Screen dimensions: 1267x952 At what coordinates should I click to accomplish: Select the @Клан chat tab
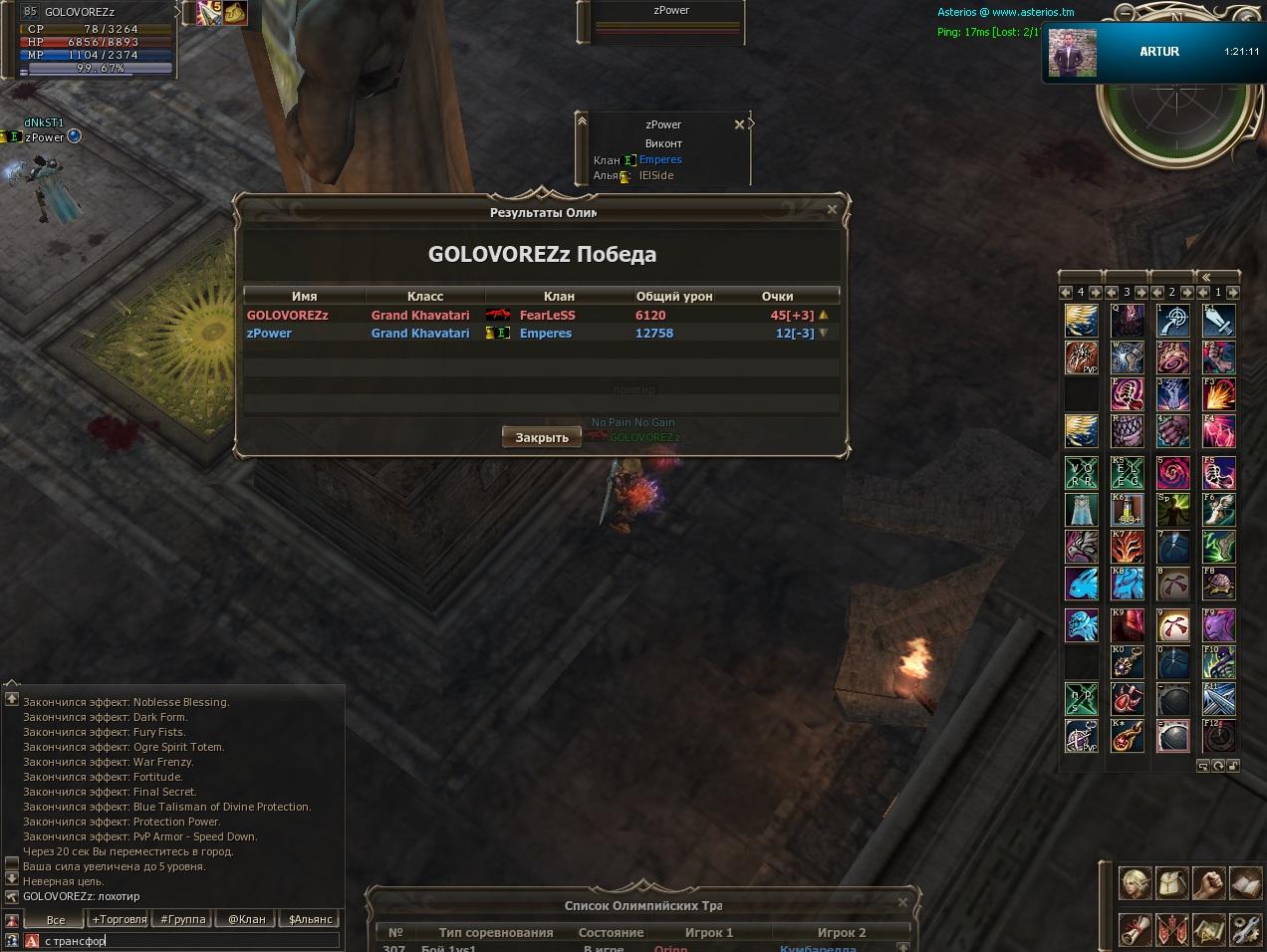247,920
